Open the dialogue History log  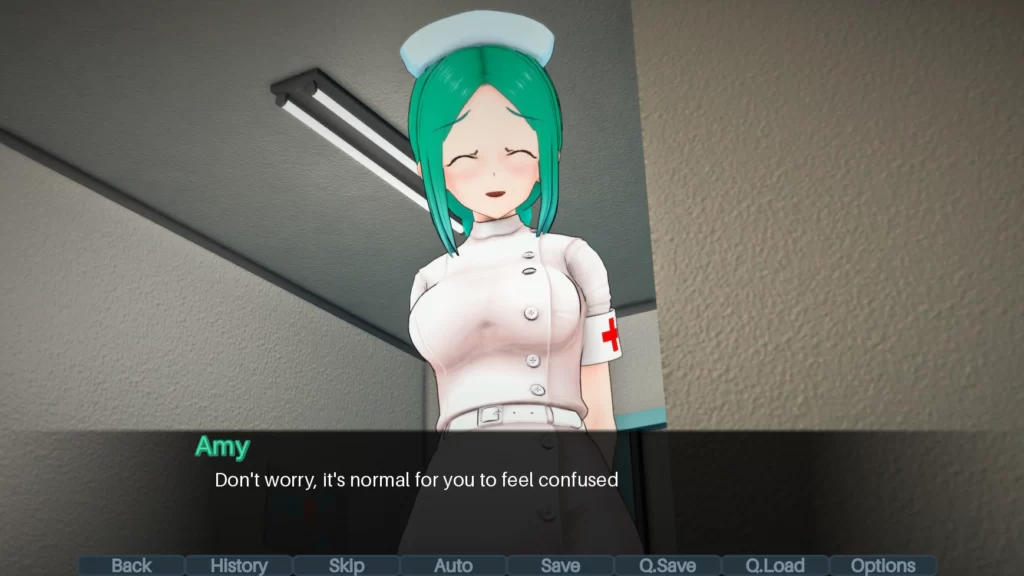(x=239, y=566)
